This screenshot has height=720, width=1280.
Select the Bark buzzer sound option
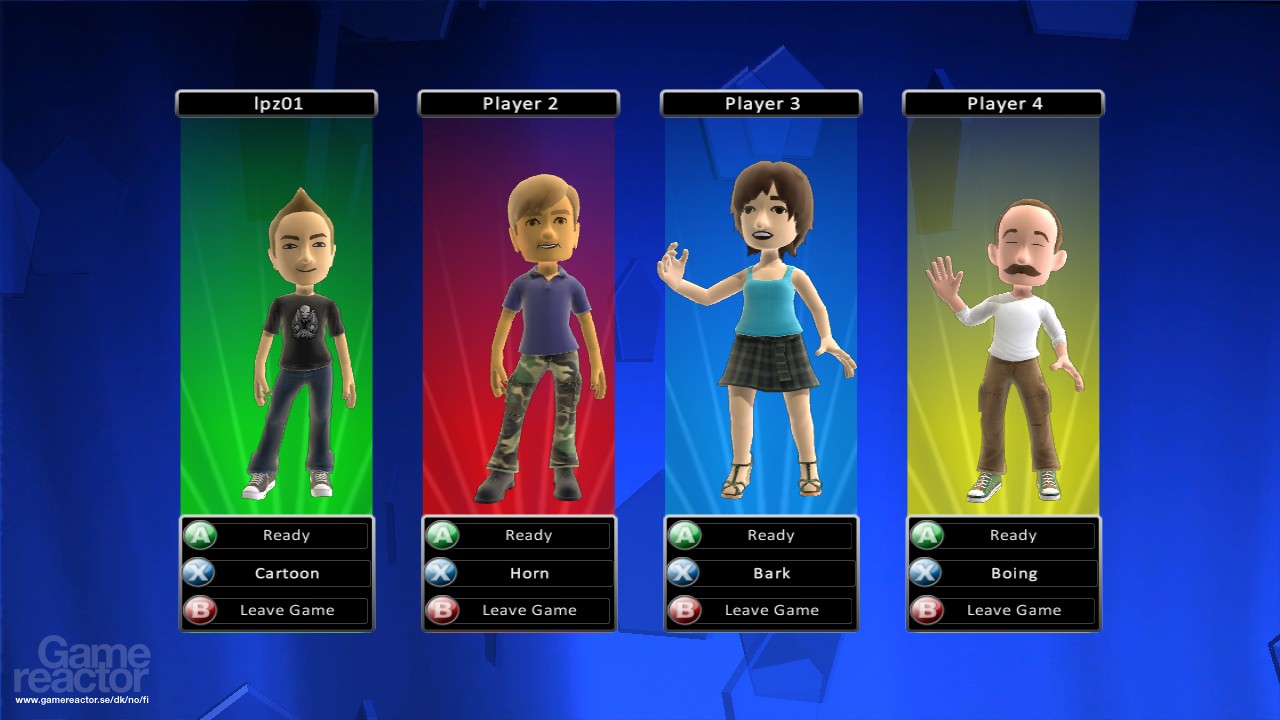(770, 574)
